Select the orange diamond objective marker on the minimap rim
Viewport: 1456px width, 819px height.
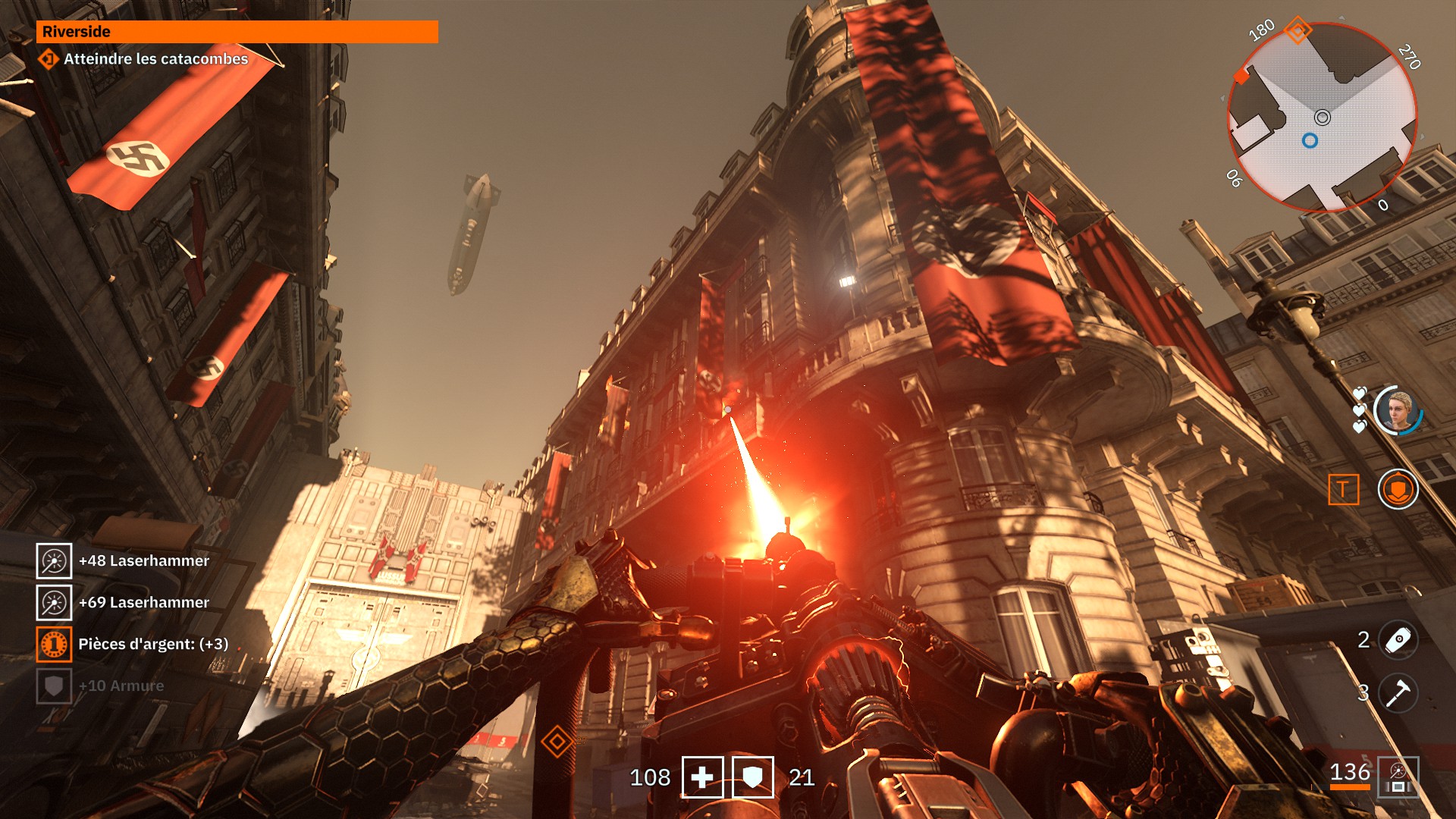point(1298,31)
